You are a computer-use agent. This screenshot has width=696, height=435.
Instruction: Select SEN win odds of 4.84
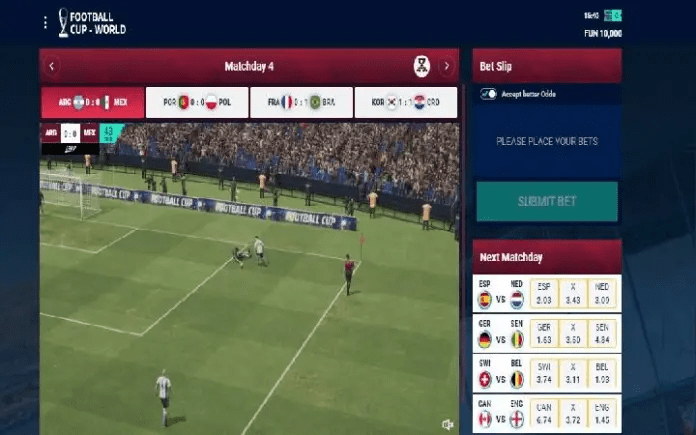point(601,334)
